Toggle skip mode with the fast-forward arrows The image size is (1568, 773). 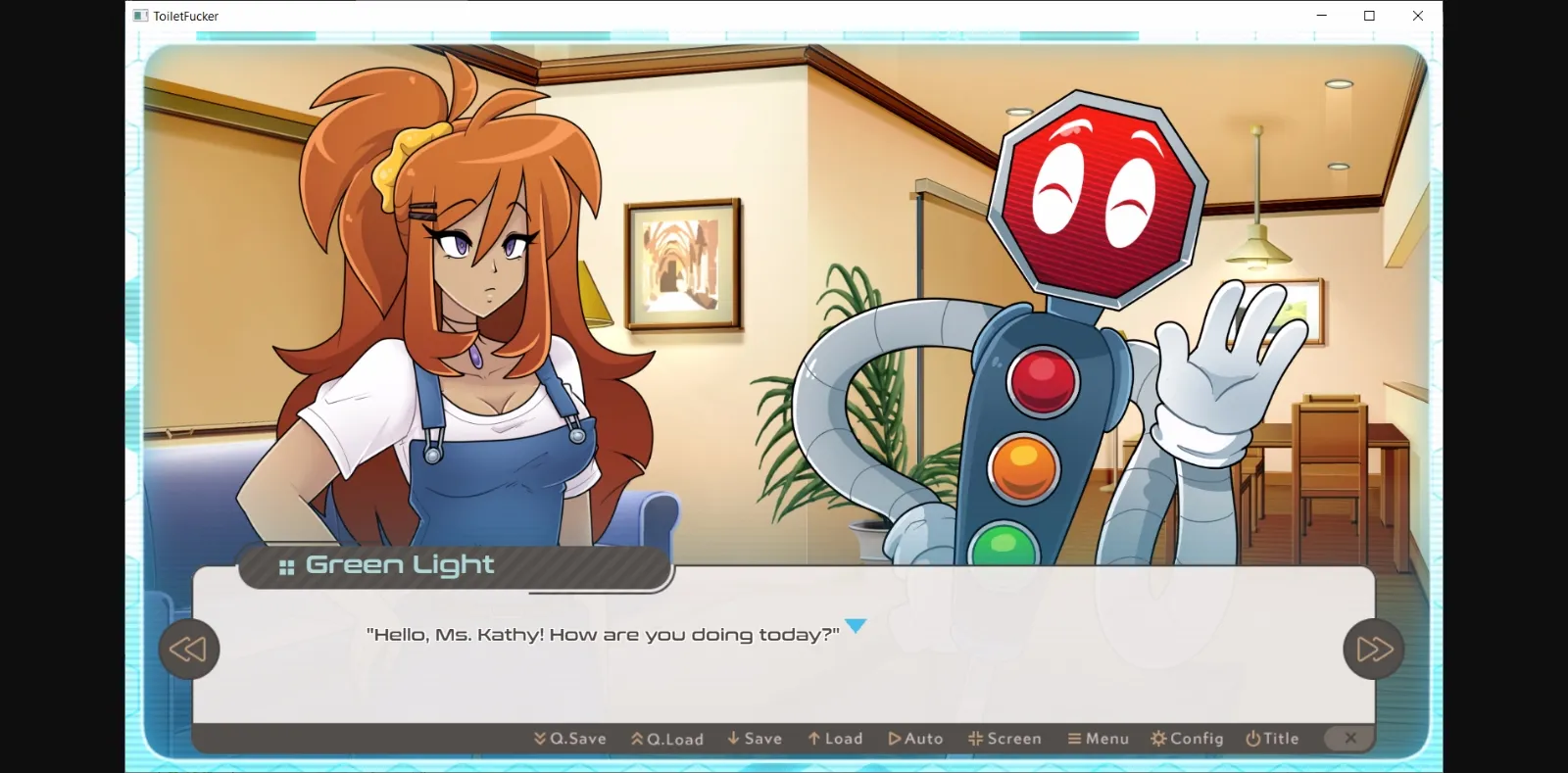[1373, 649]
